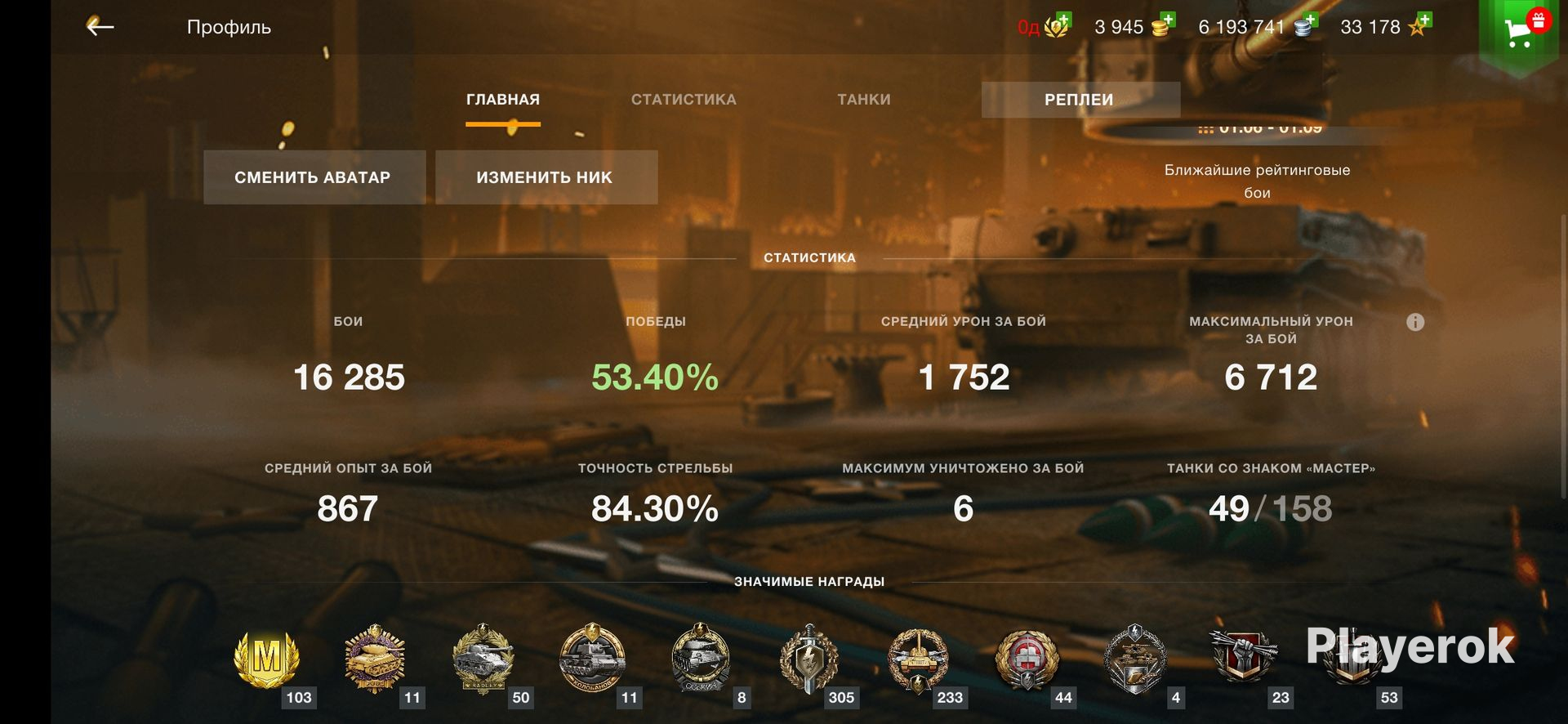Viewport: 1568px width, 724px height.
Task: View the raised fist award with 23
Action: pos(1243,659)
